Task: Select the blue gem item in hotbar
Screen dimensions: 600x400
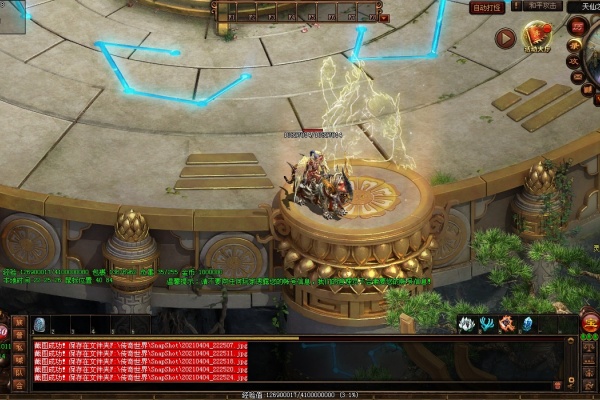Action: pyautogui.click(x=40, y=324)
